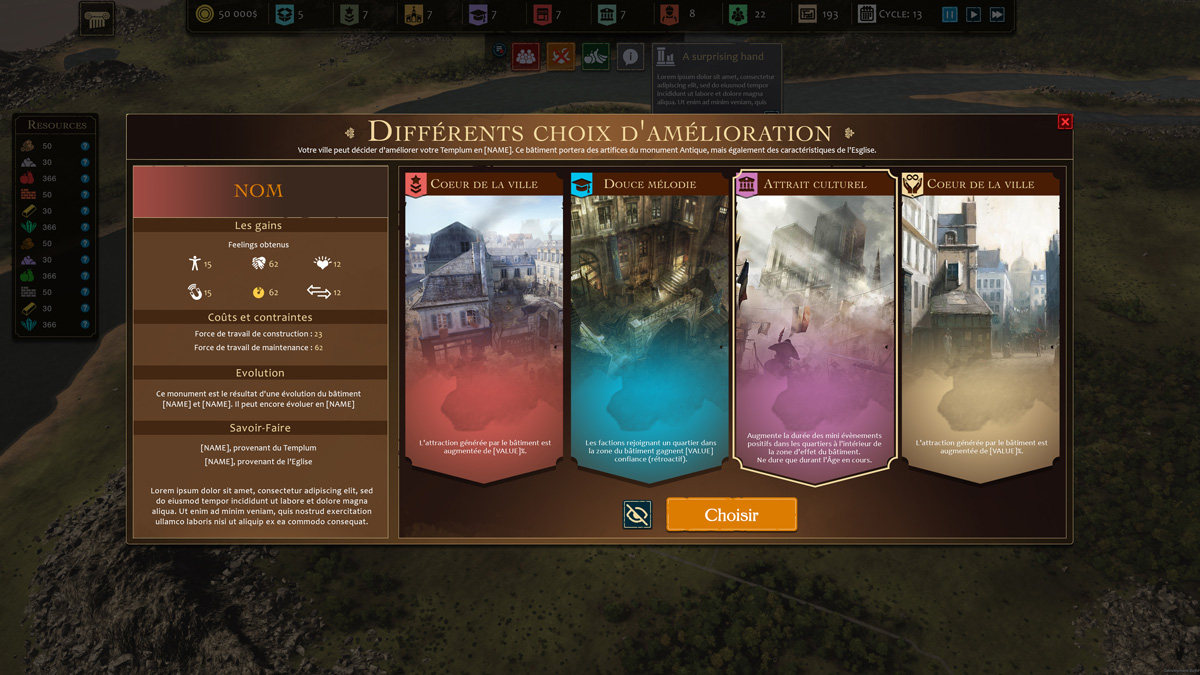The height and width of the screenshot is (675, 1200).
Task: Activate fast-forward speed
Action: point(997,15)
